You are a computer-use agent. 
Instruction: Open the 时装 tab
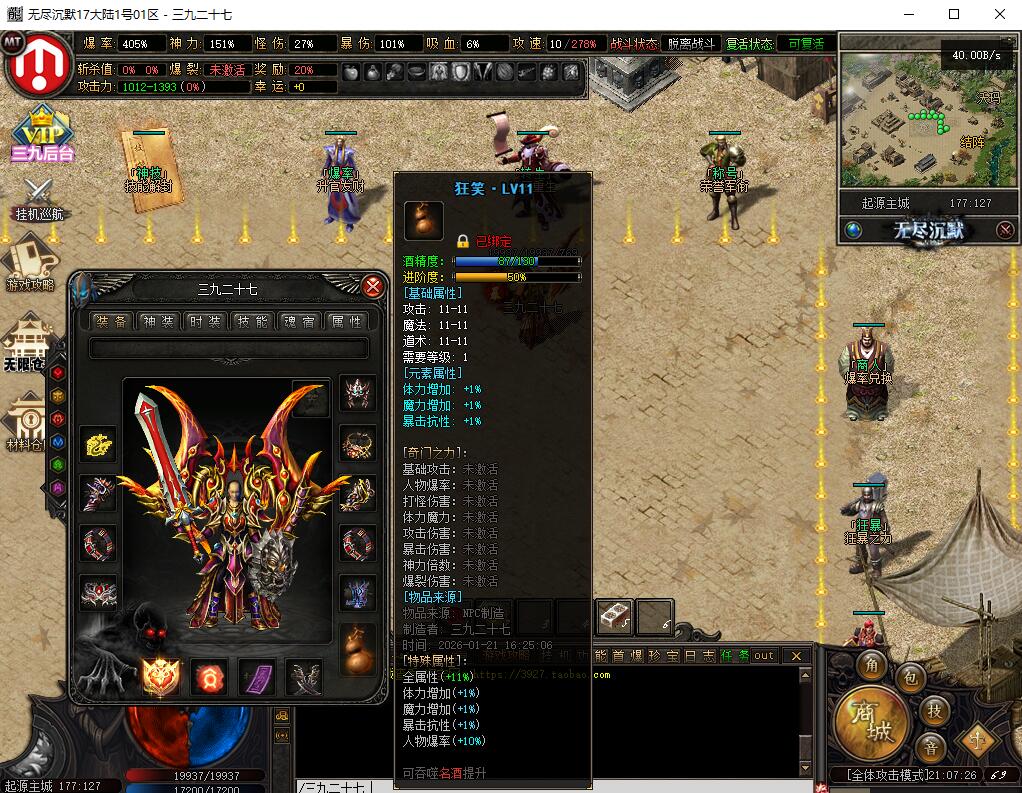pyautogui.click(x=205, y=321)
